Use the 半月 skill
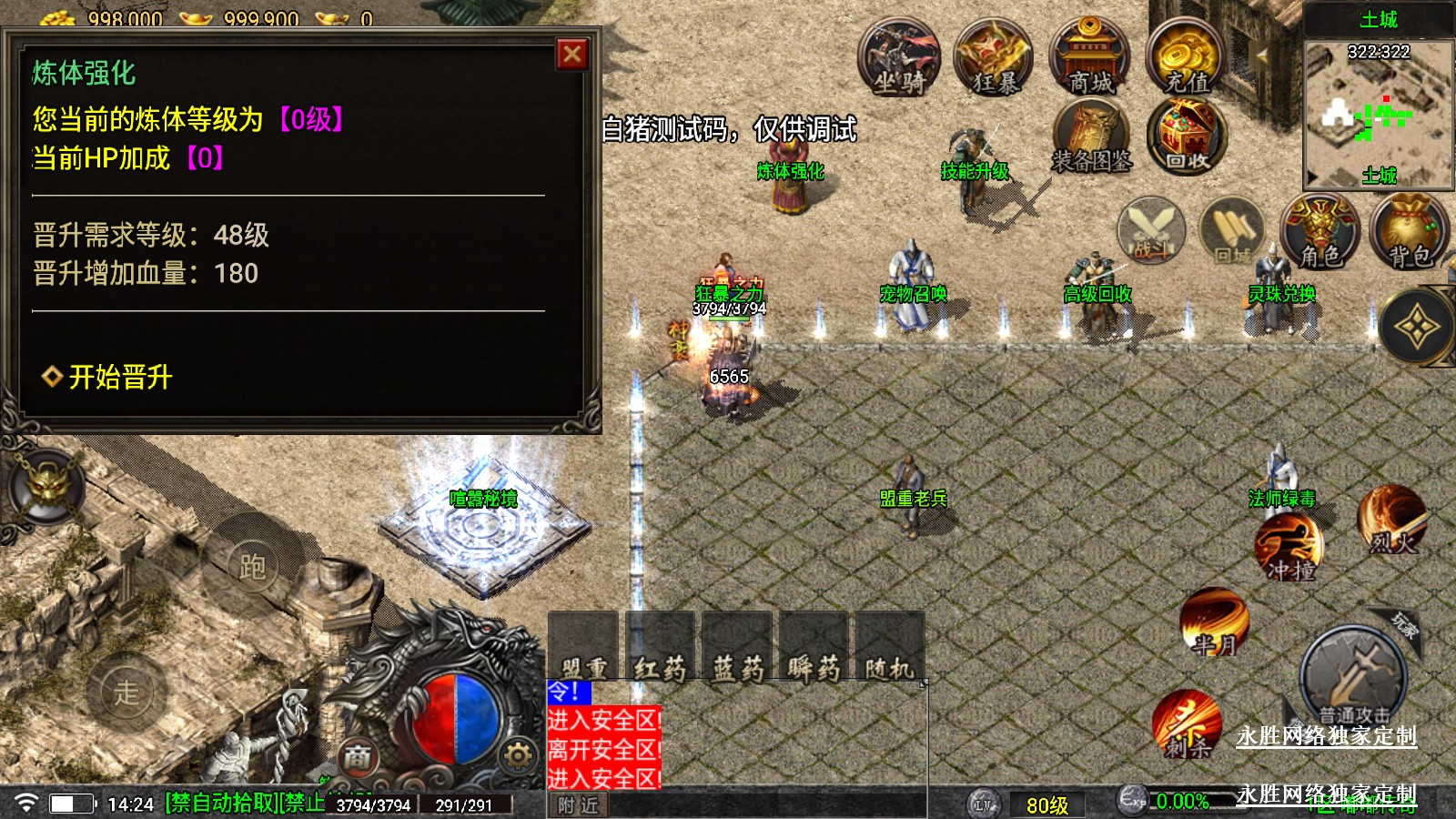Image resolution: width=1456 pixels, height=819 pixels. point(1215,623)
